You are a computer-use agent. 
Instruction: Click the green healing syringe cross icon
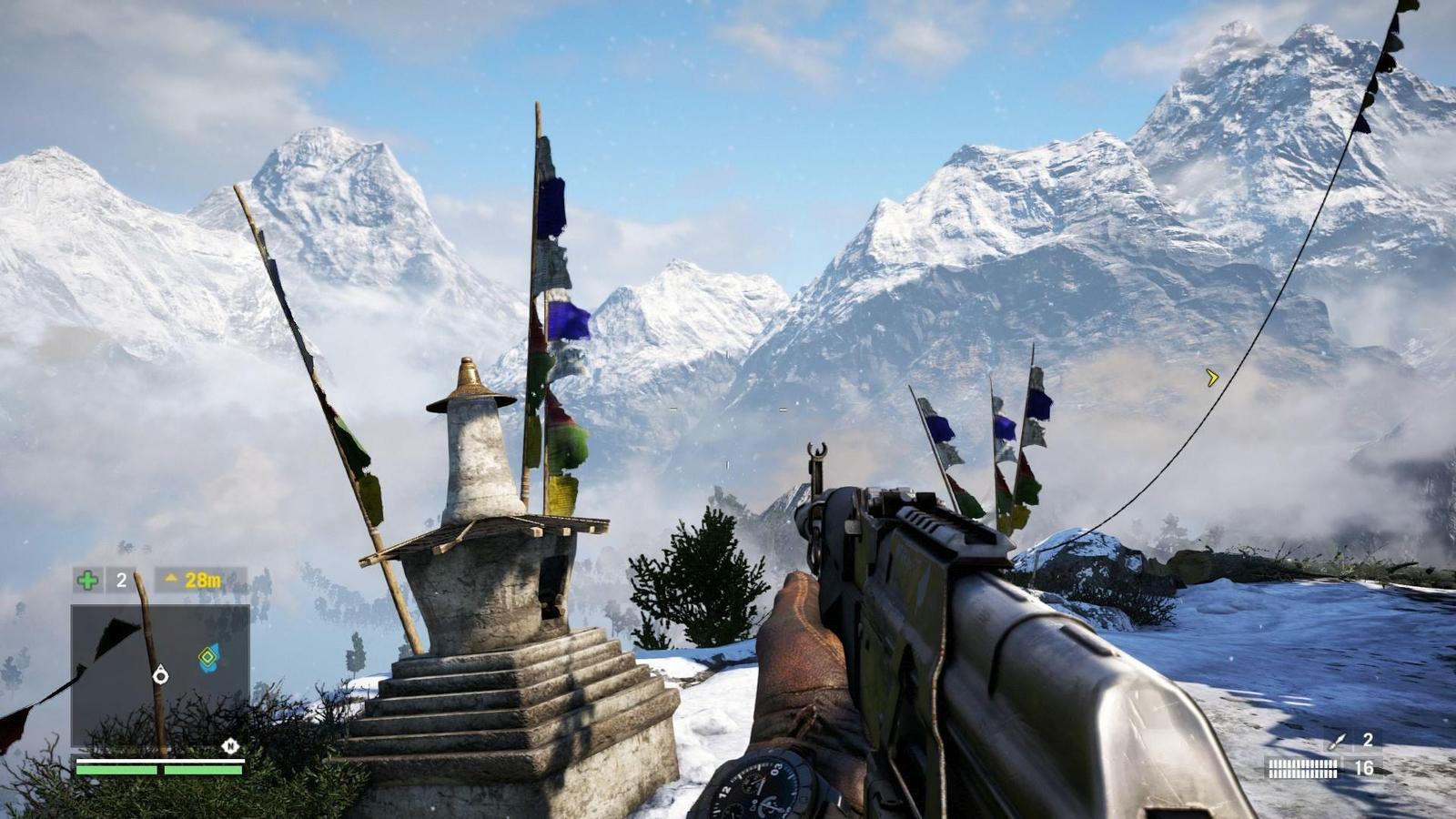pyautogui.click(x=87, y=580)
